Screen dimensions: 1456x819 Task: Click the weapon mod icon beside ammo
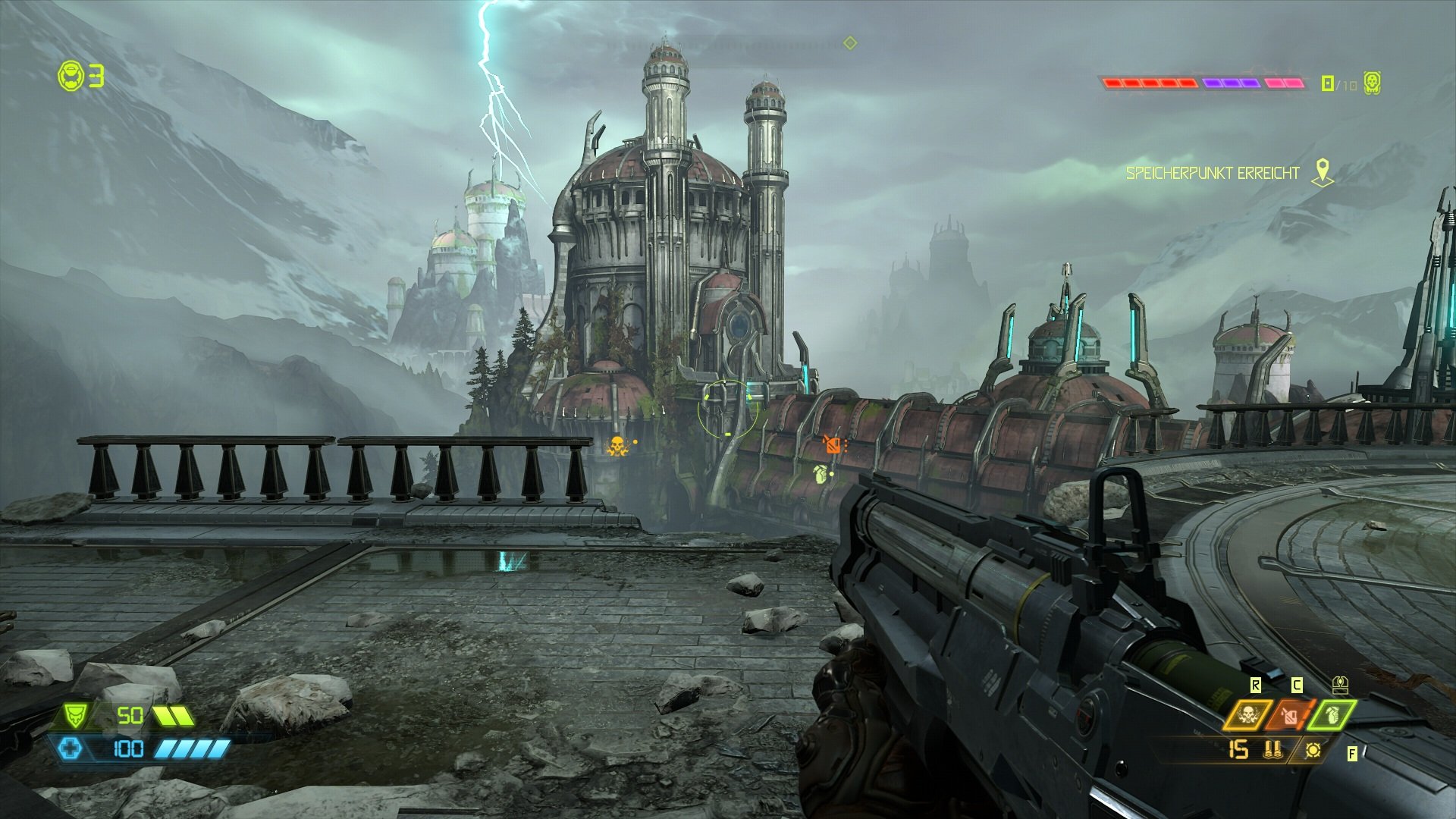[x=1313, y=750]
